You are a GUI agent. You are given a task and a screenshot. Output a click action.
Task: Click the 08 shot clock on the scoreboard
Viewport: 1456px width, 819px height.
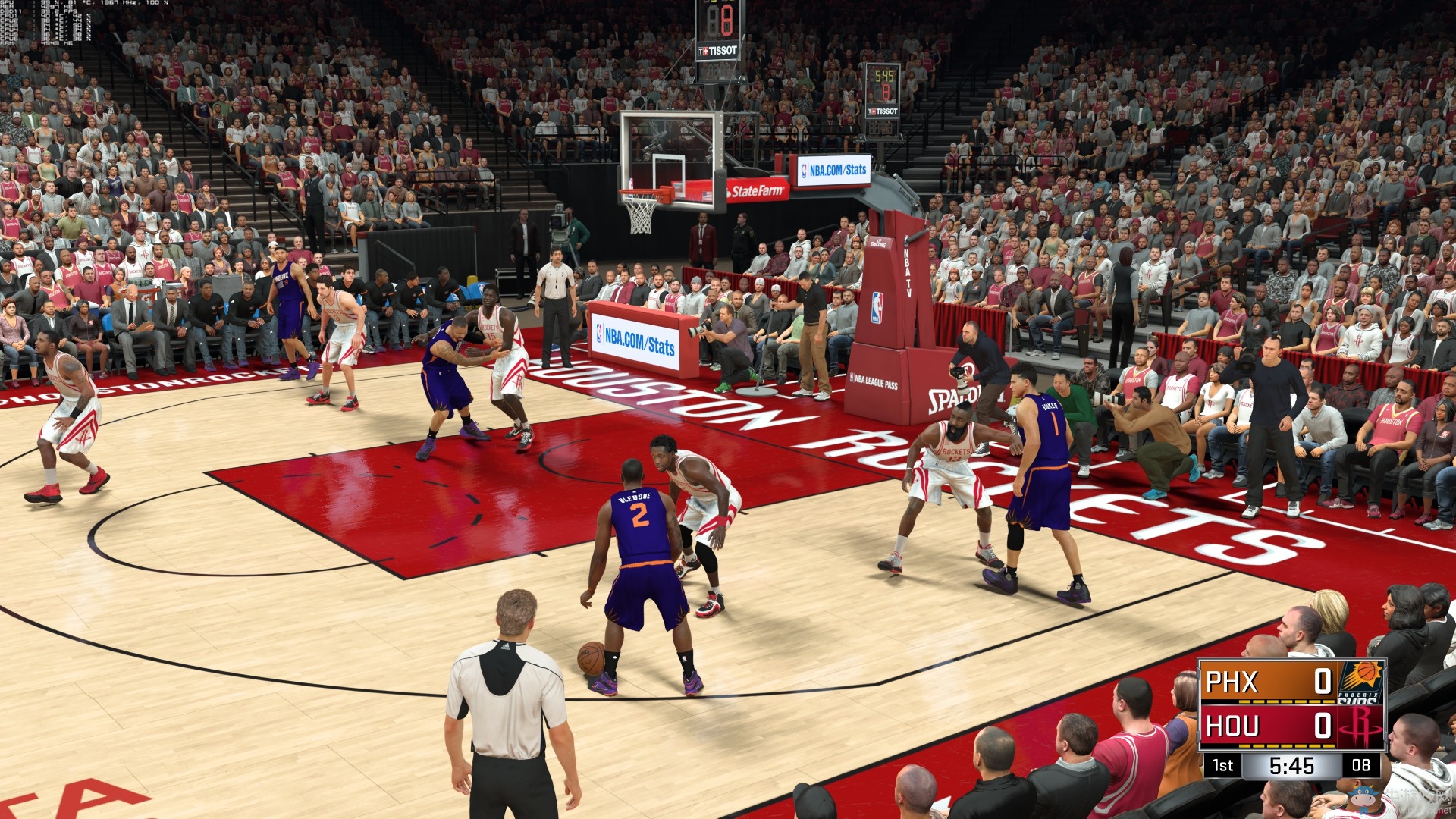1360,764
